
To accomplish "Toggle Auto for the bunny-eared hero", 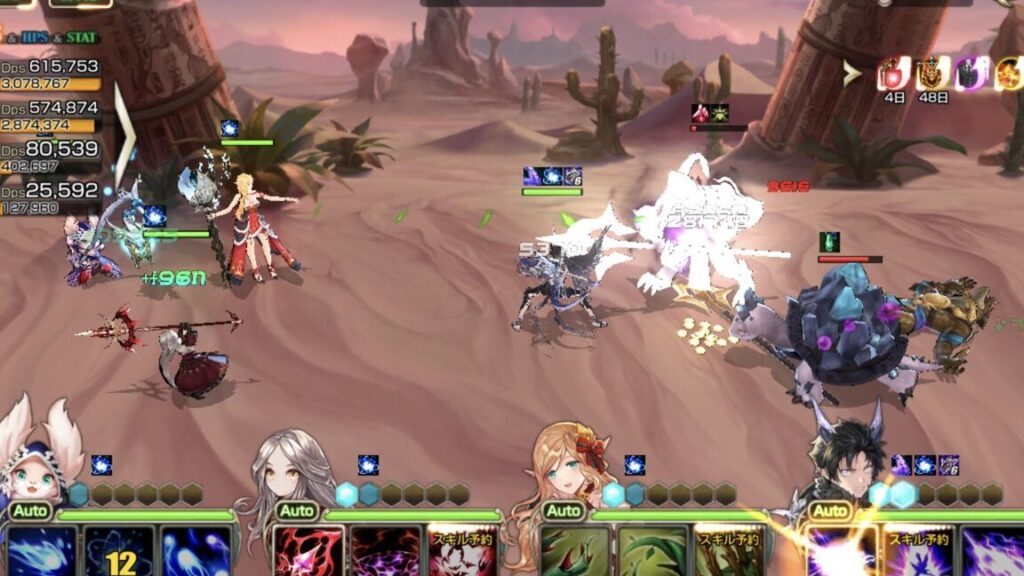I will pos(29,511).
